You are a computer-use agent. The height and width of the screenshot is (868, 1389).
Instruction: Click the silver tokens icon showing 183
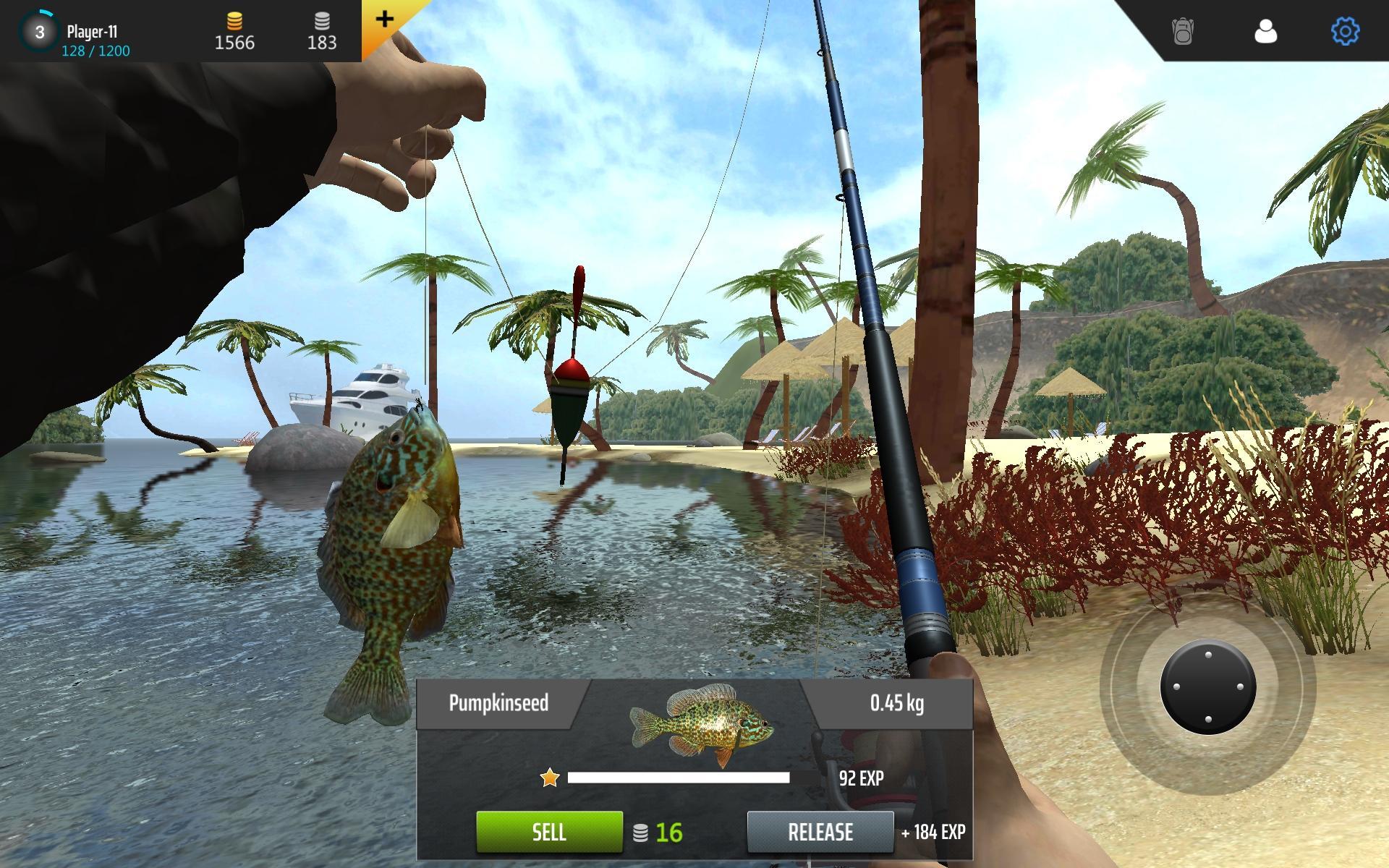click(x=322, y=20)
